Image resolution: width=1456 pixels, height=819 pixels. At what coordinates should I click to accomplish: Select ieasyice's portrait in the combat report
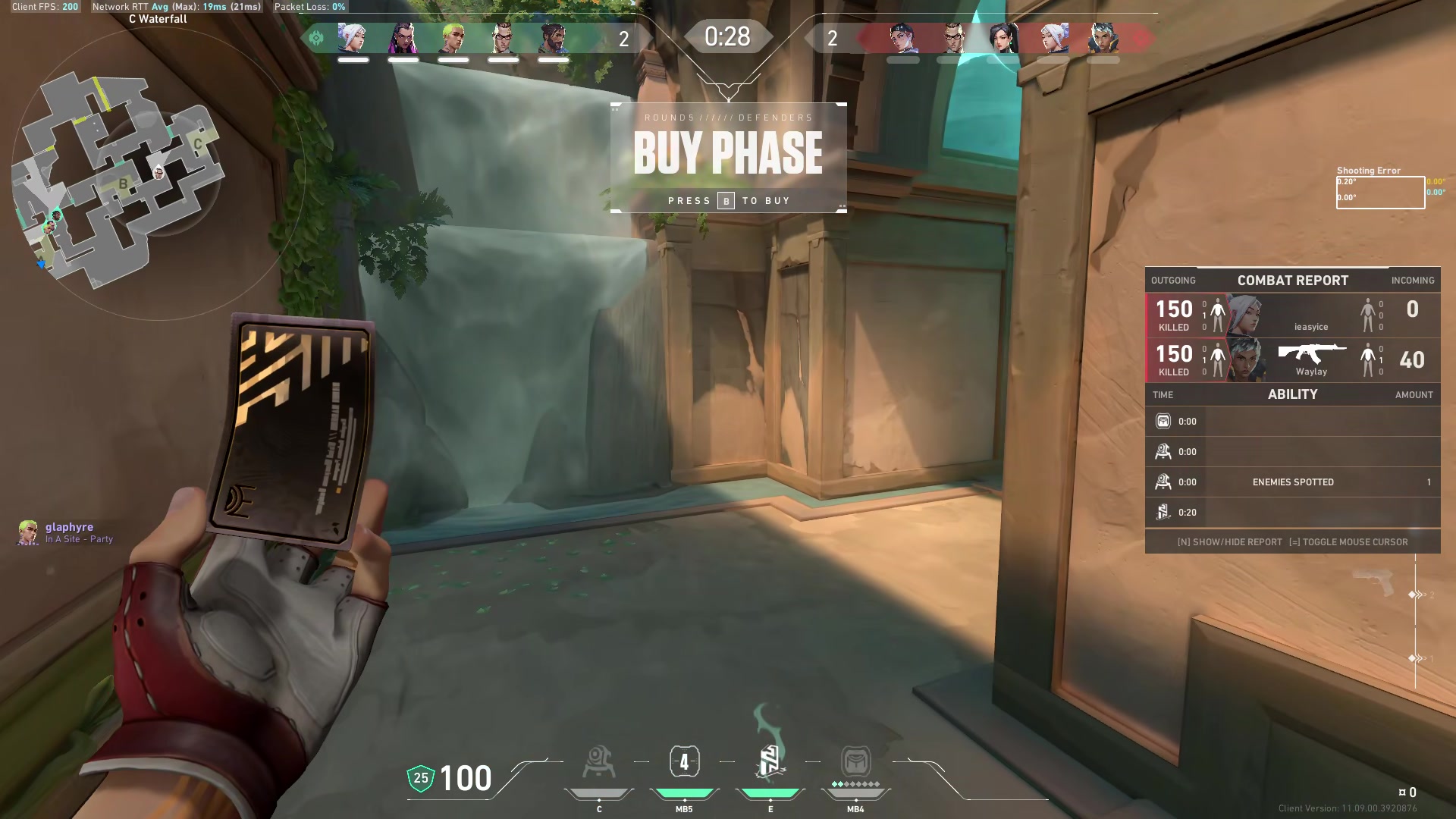click(1244, 313)
